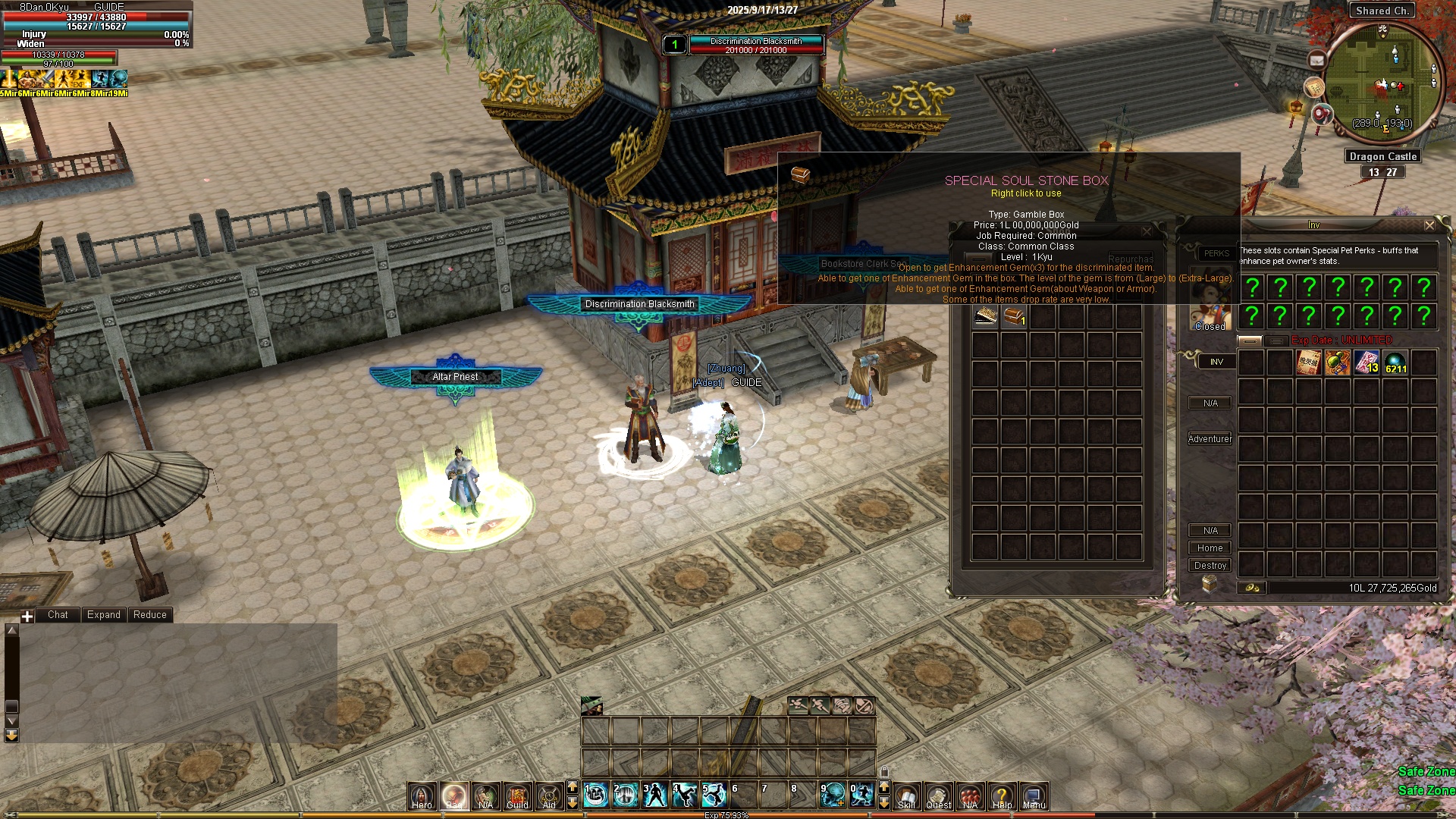Screen dimensions: 1456x819
Task: Select the Special Soul Stone Box in shop
Action: tap(1014, 316)
